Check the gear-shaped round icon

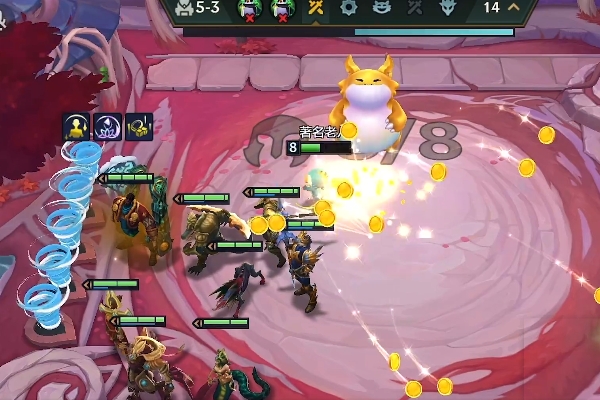coord(348,8)
